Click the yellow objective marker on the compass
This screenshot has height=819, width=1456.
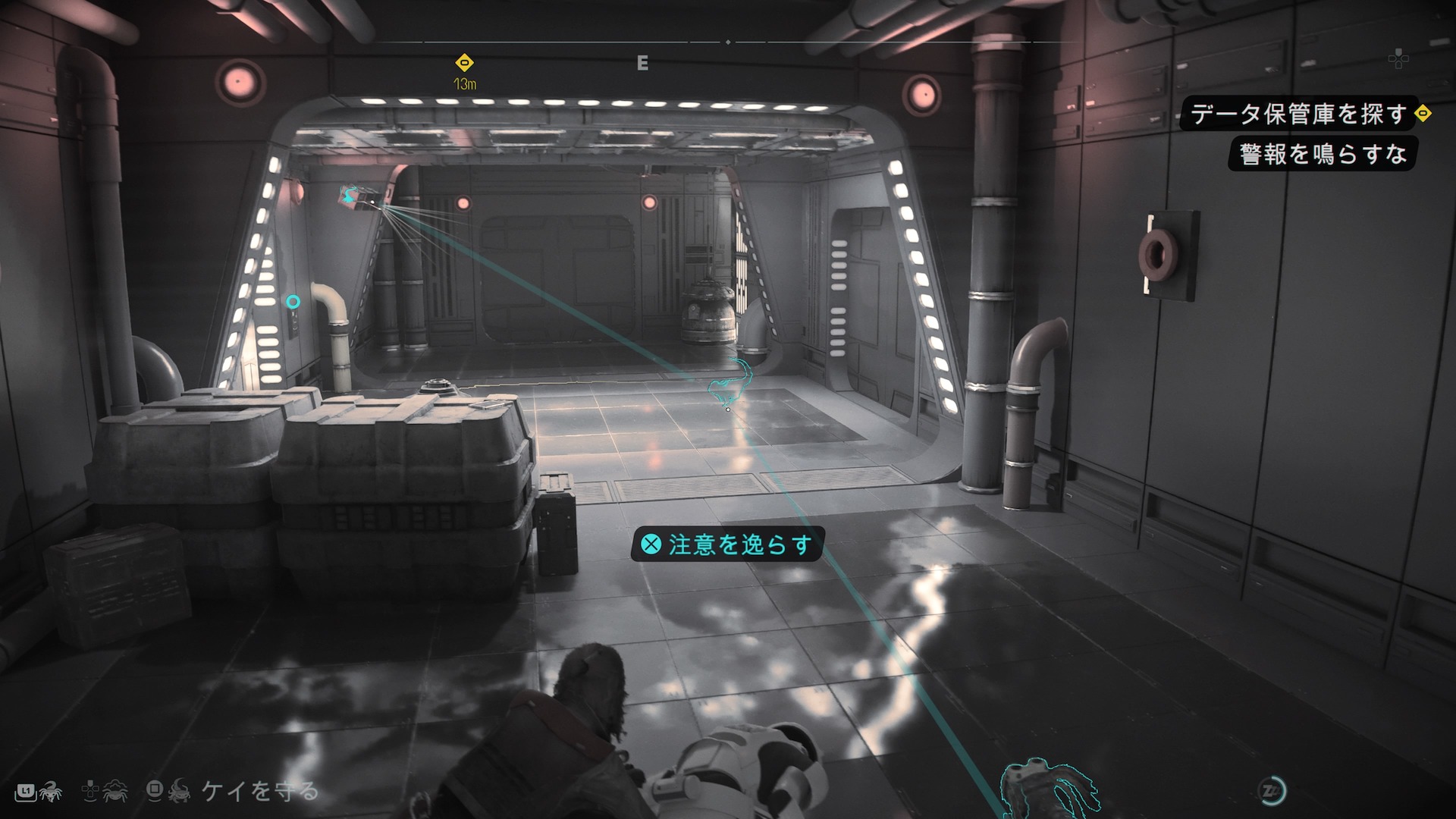pos(464,62)
